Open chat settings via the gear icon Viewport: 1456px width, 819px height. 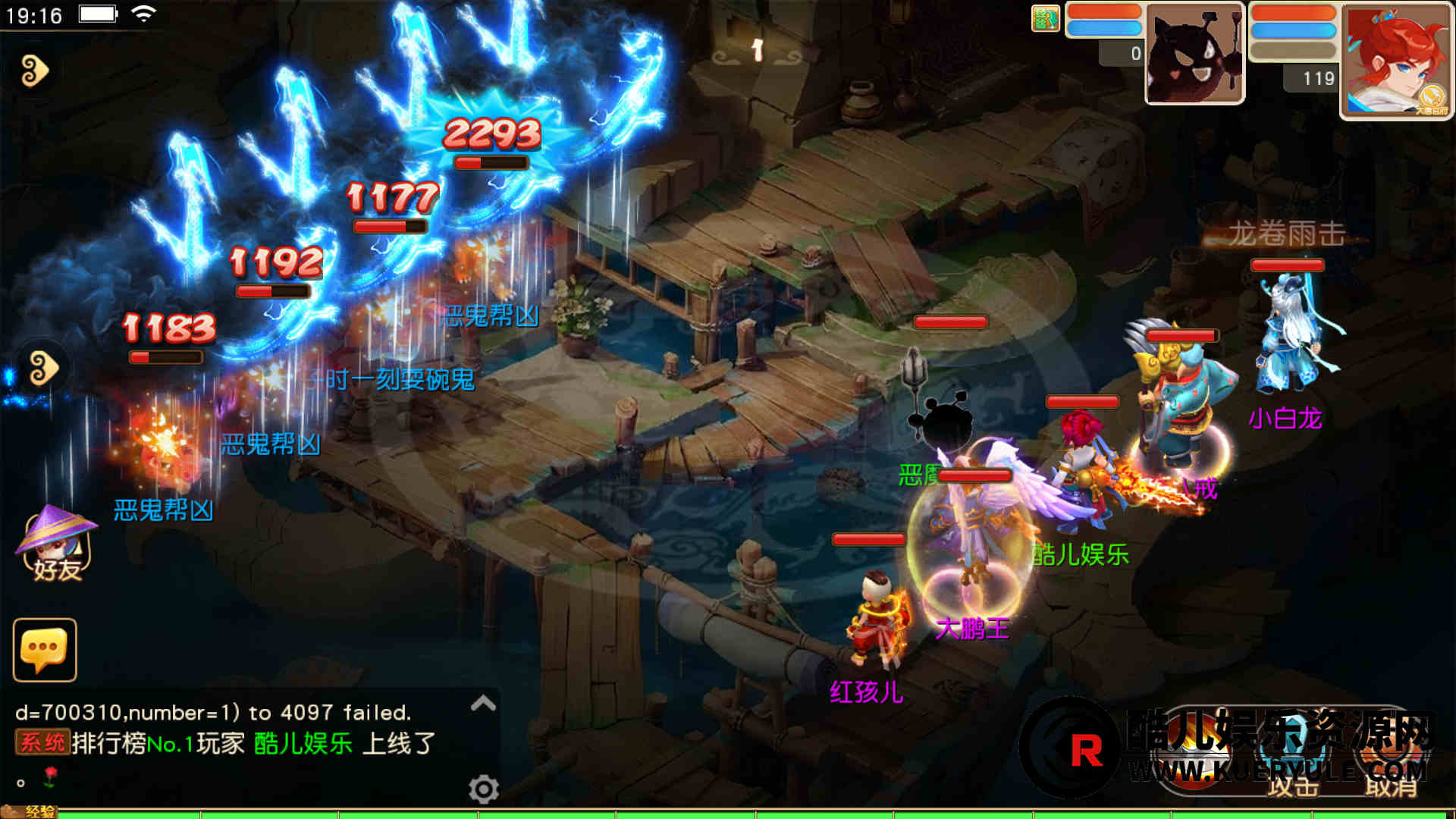click(483, 789)
